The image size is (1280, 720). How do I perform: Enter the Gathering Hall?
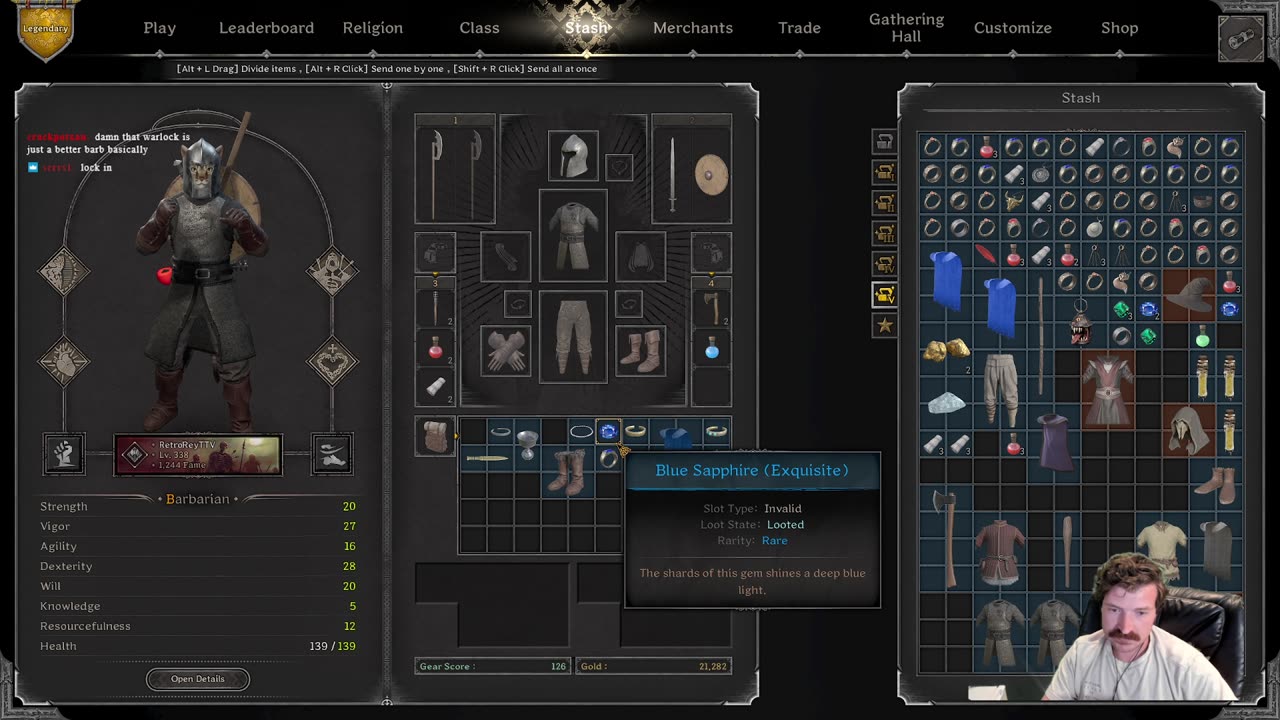point(906,28)
